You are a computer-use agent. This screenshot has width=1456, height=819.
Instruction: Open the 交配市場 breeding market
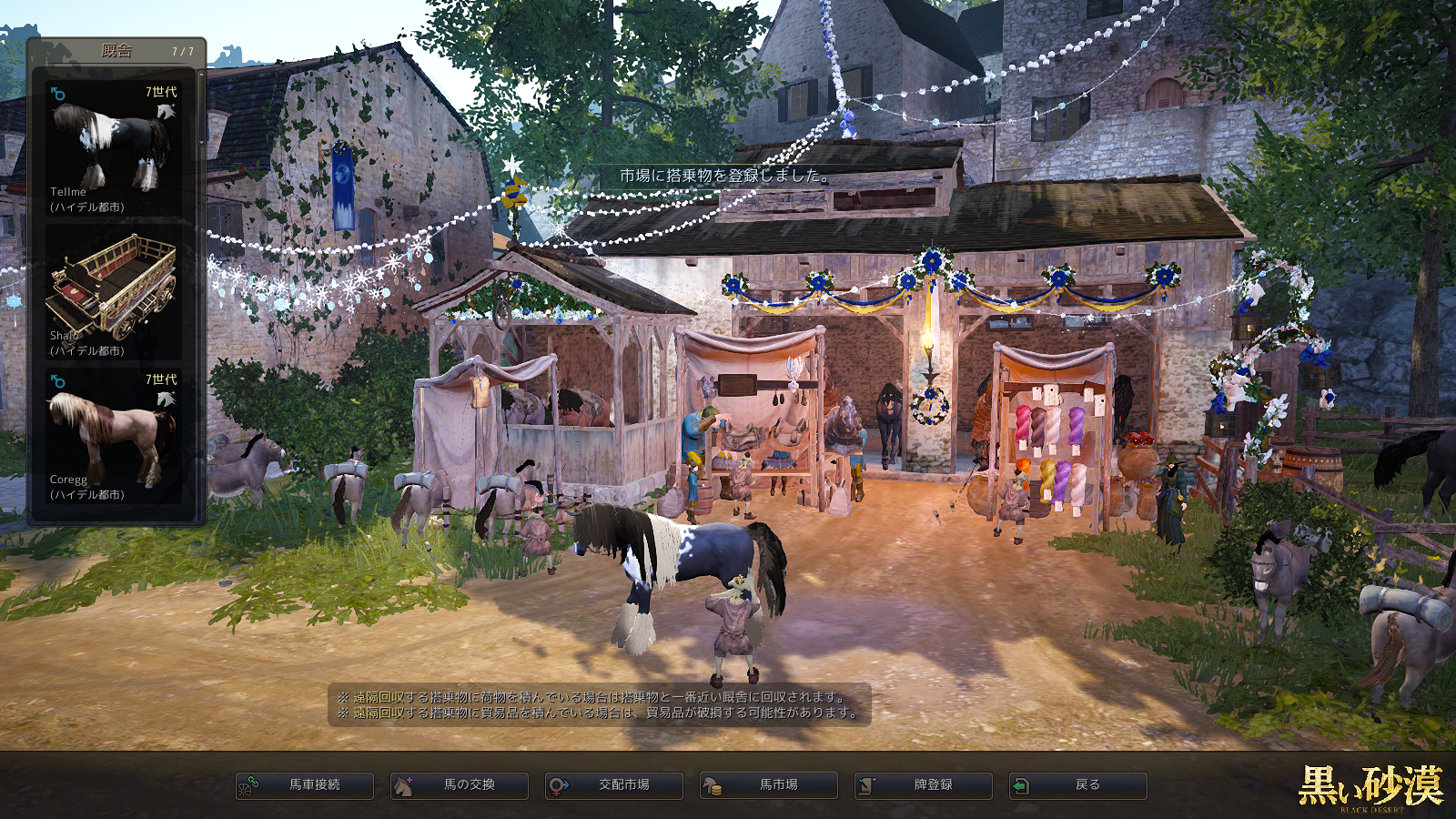coord(614,785)
